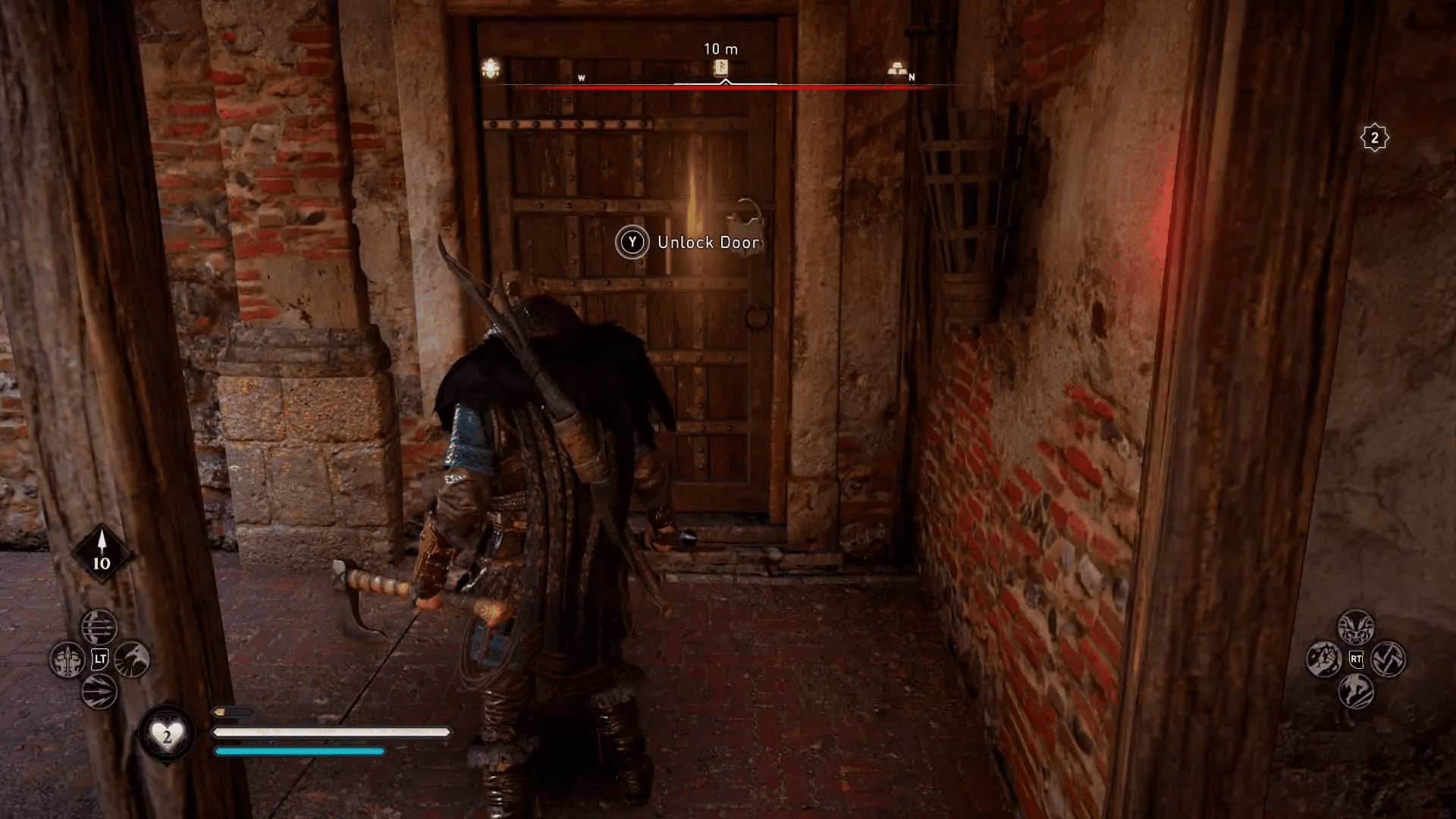Choose the piercing shot ability below LT
This screenshot has height=819, width=1456.
[100, 692]
